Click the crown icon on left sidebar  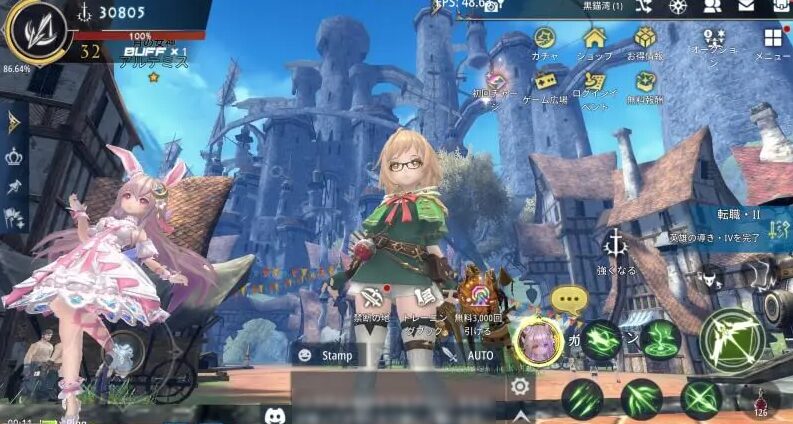pyautogui.click(x=14, y=156)
